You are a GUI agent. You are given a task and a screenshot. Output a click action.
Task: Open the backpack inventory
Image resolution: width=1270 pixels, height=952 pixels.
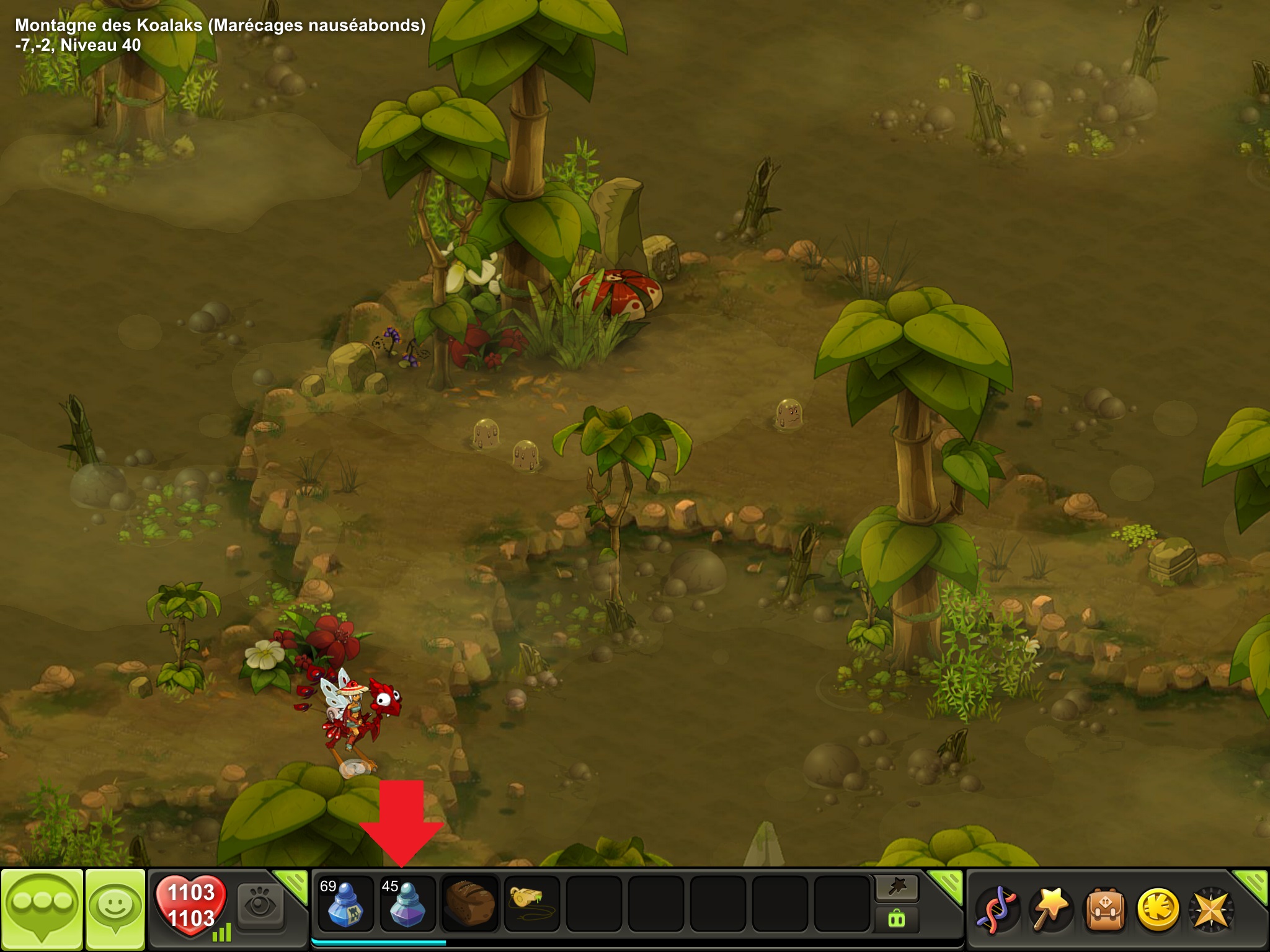pyautogui.click(x=1104, y=909)
